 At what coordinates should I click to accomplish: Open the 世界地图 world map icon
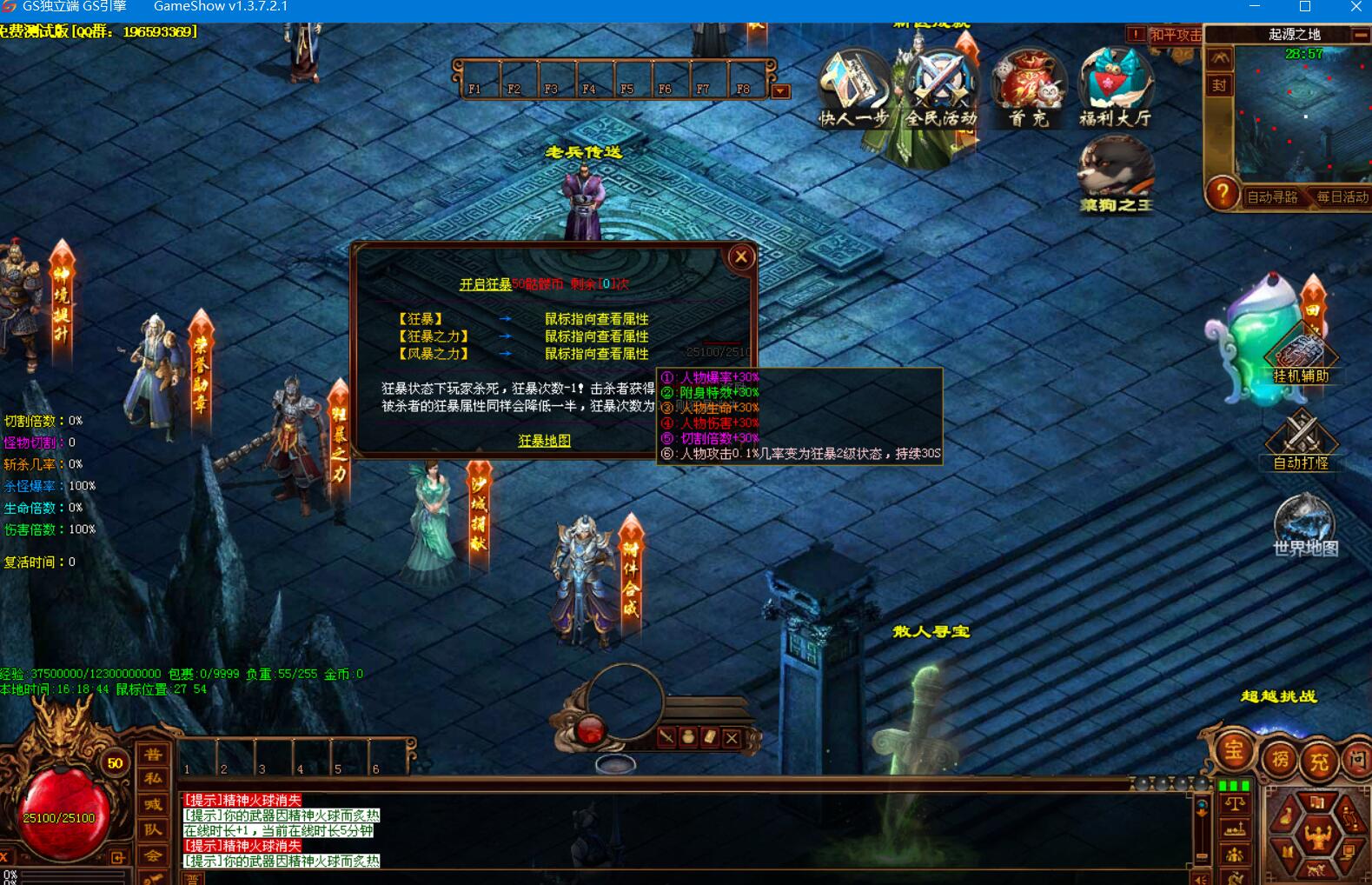pyautogui.click(x=1304, y=524)
